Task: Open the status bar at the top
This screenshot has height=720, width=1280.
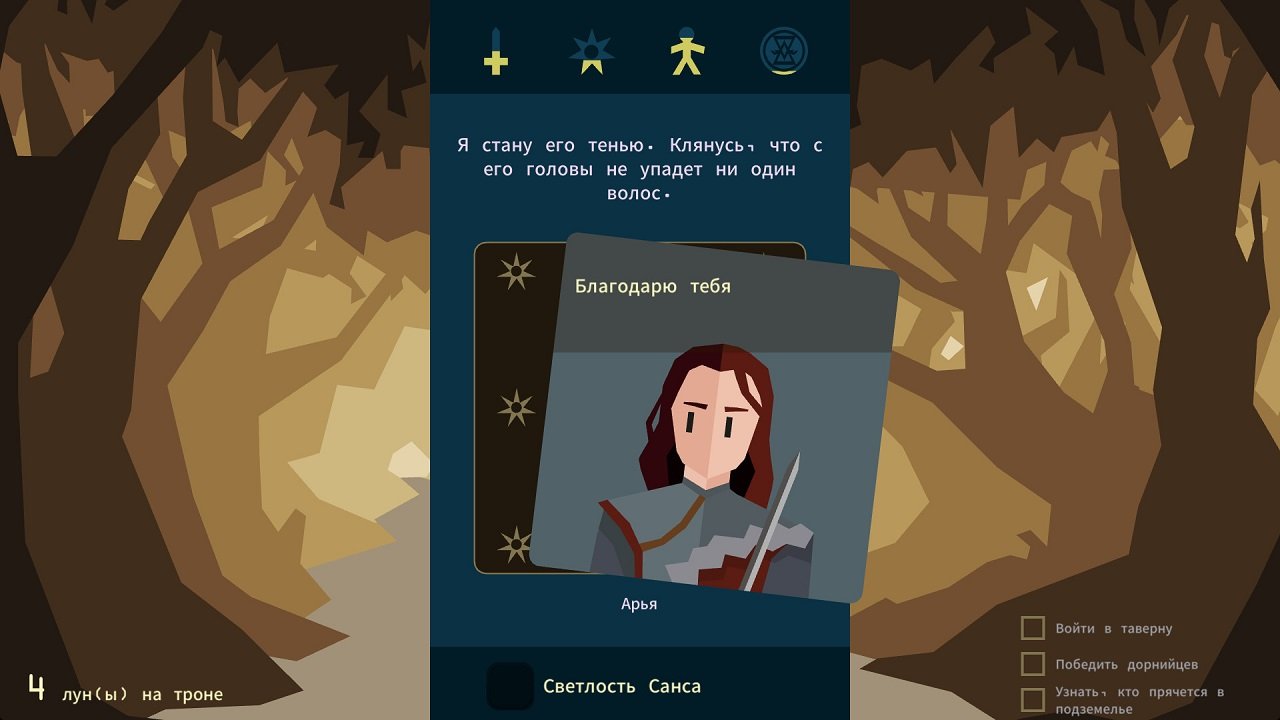Action: (x=640, y=45)
